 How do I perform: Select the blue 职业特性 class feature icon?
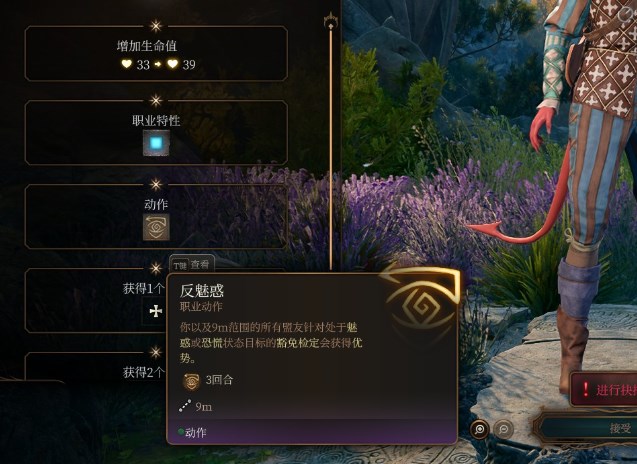(x=156, y=145)
